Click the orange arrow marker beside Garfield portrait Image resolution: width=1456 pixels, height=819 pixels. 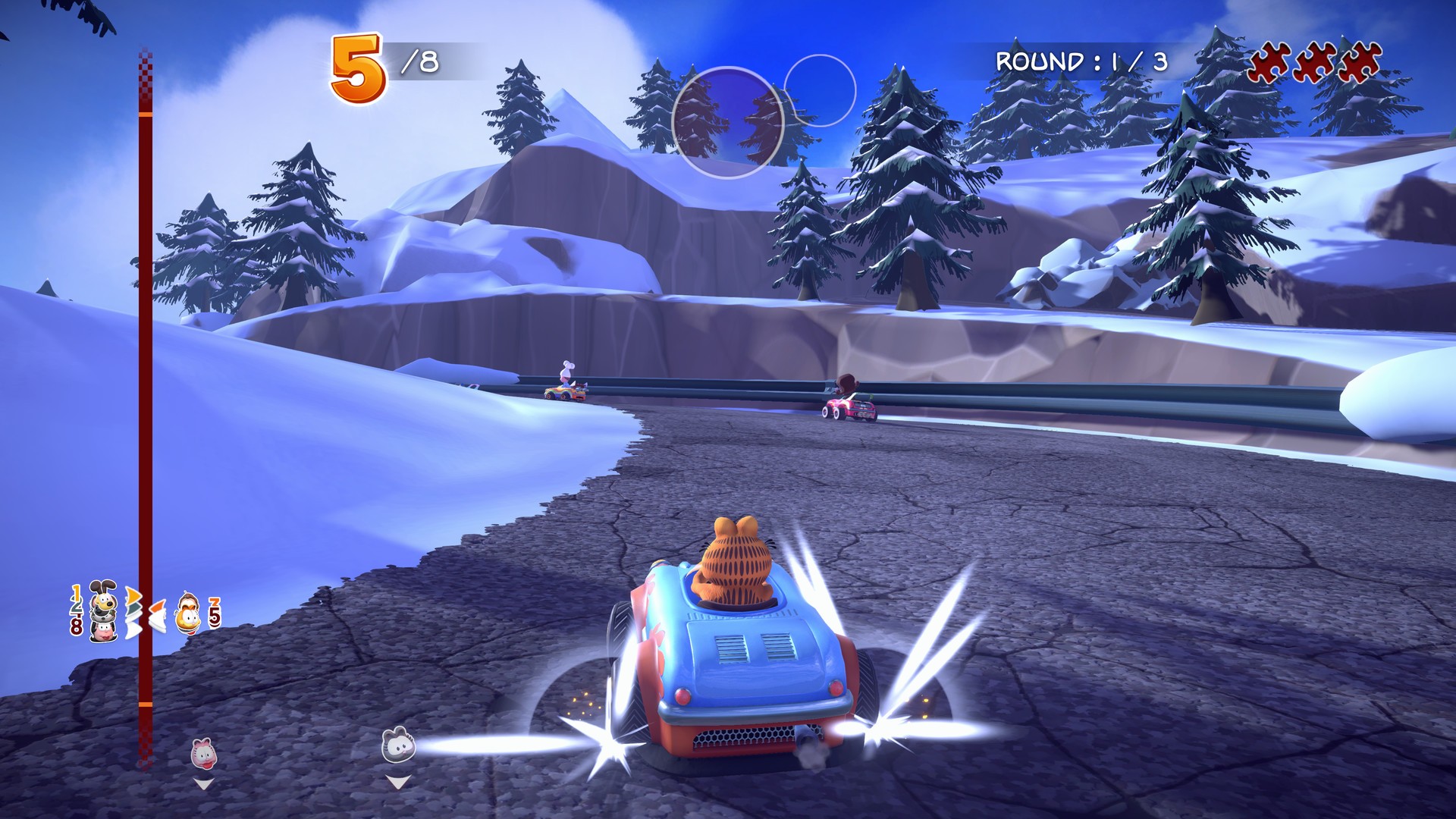click(x=158, y=607)
